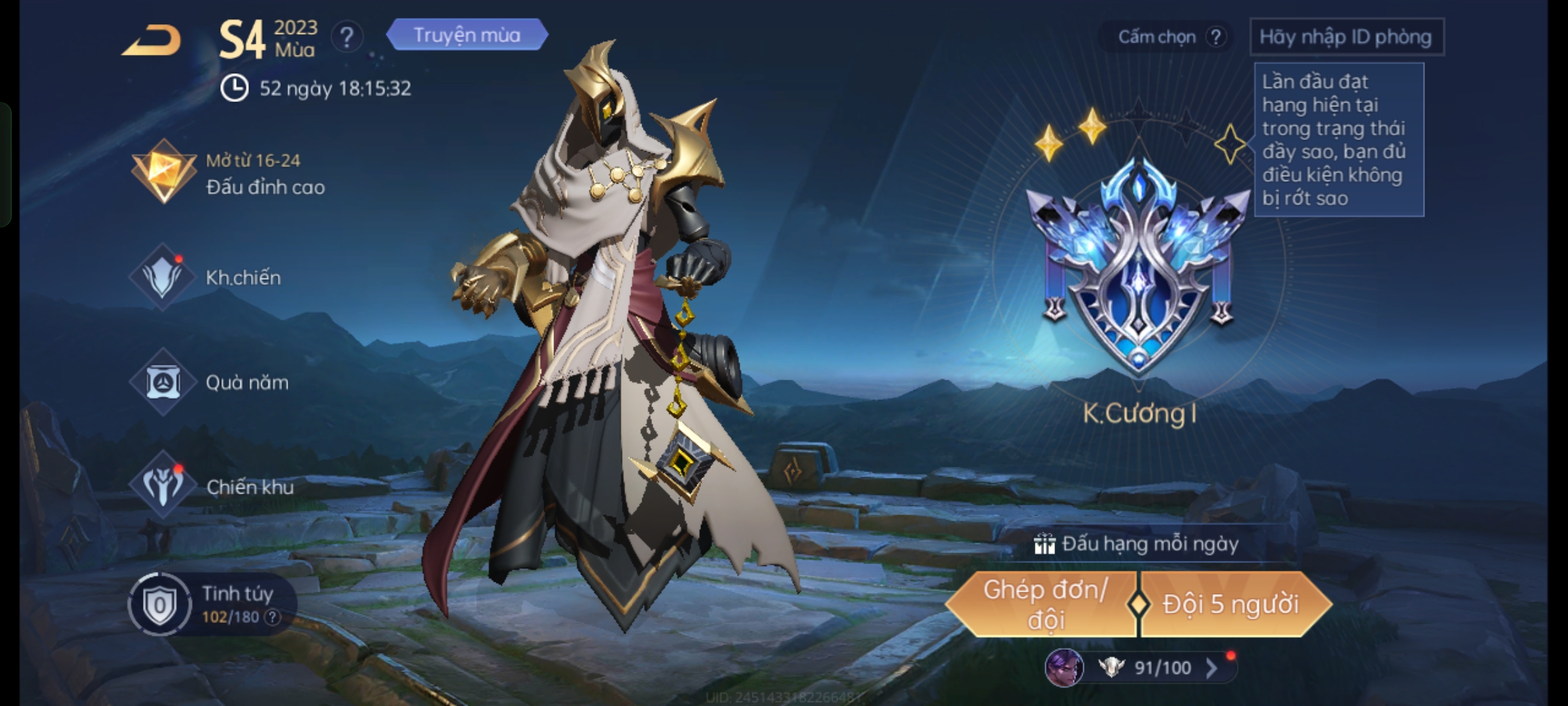Image resolution: width=1568 pixels, height=706 pixels.
Task: Show season help next to S4 2023
Action: coord(346,38)
